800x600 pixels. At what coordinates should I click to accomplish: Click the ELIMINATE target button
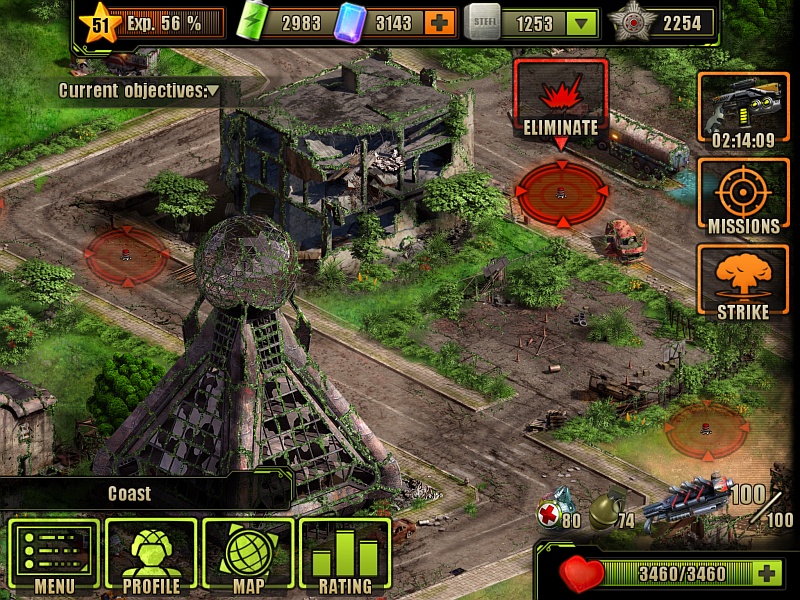point(560,99)
